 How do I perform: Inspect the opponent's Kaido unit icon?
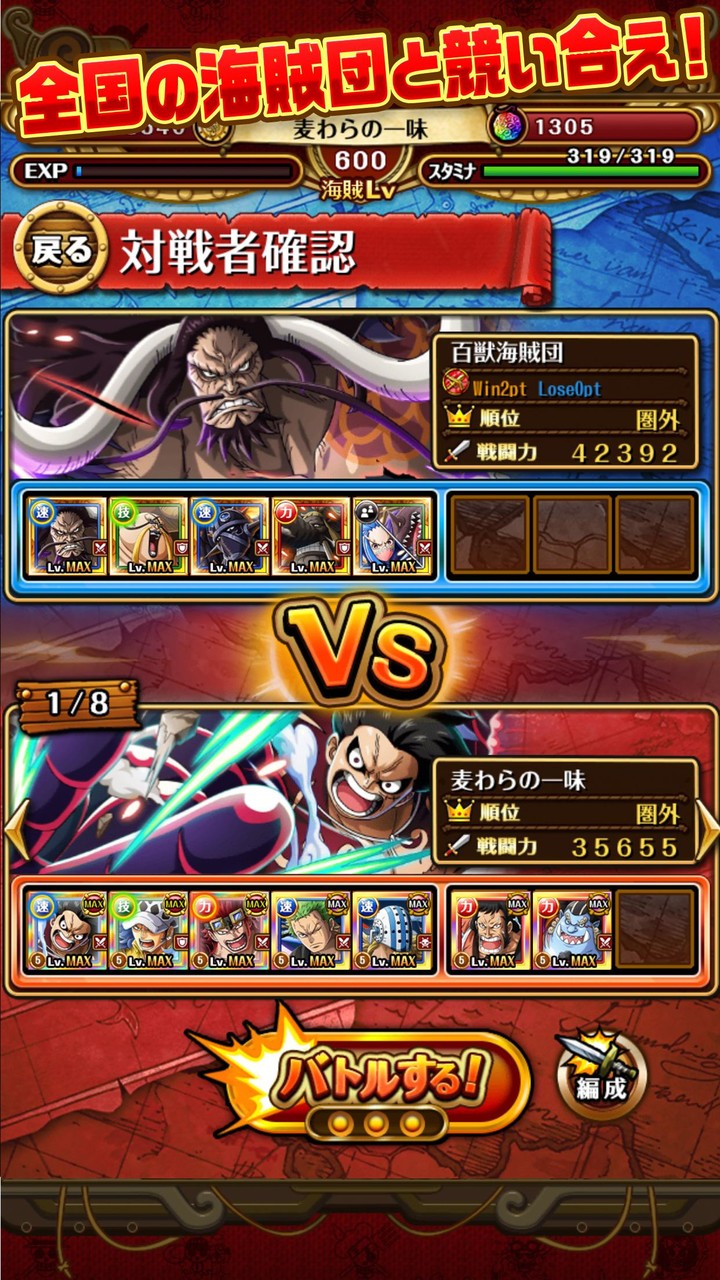point(67,537)
